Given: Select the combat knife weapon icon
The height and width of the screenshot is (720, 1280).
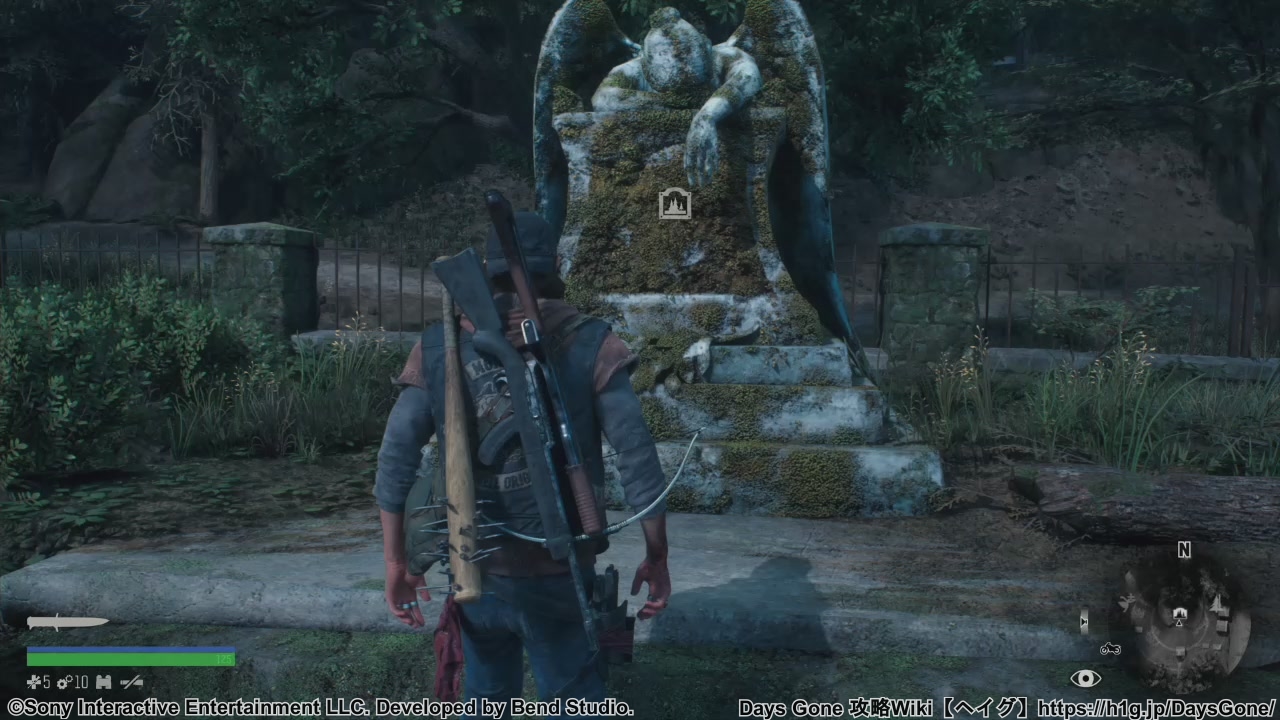Looking at the screenshot, I should (67, 622).
